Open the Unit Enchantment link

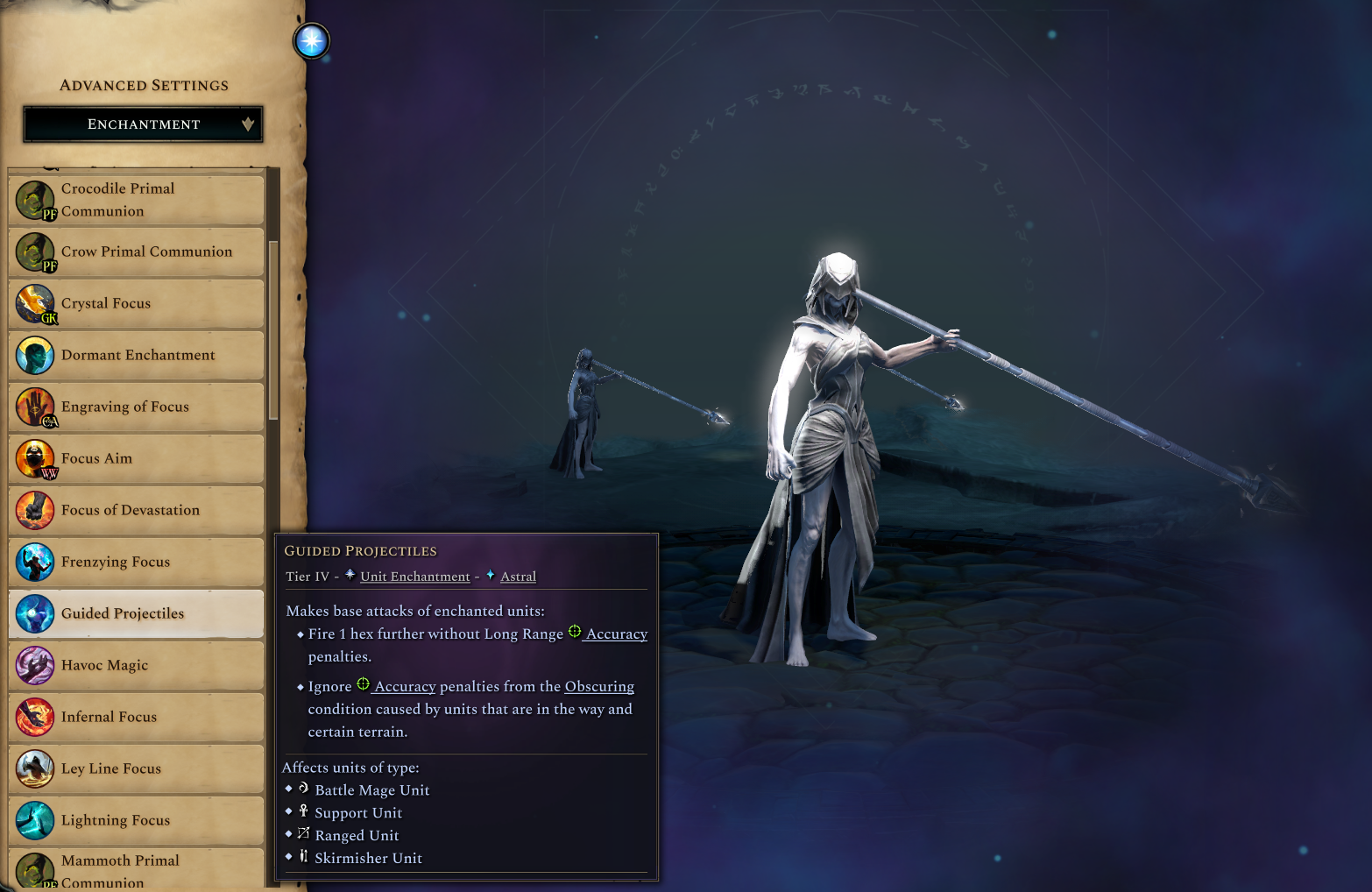pos(414,577)
